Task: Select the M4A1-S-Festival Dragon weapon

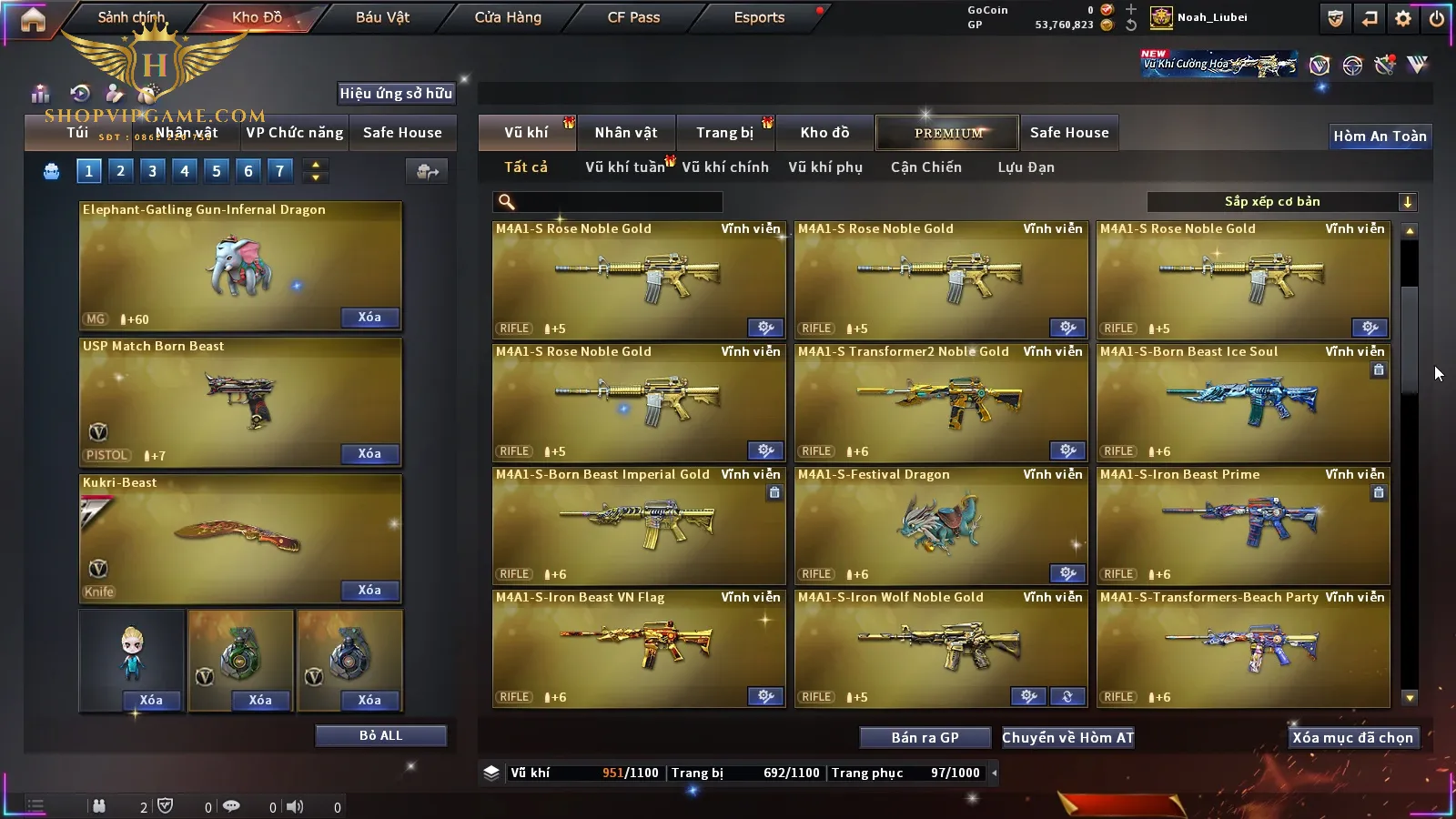Action: pyautogui.click(x=940, y=526)
